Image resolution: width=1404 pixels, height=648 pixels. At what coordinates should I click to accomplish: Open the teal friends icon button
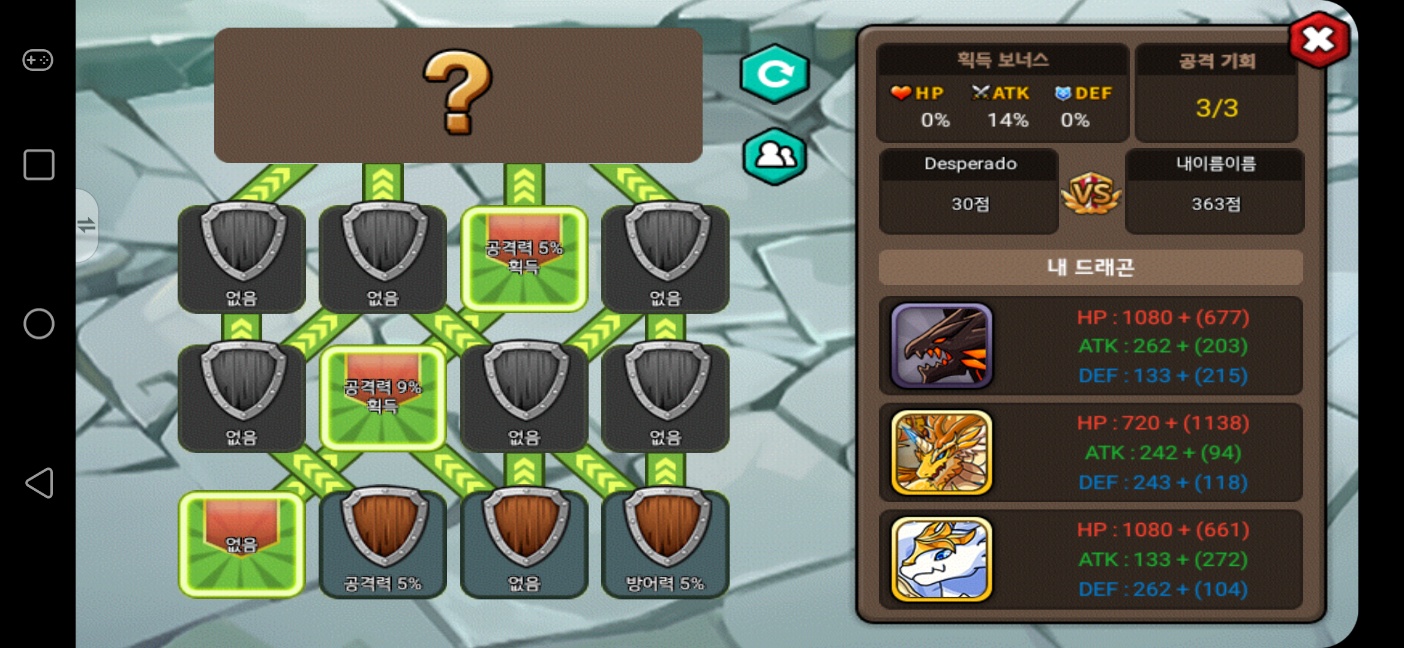774,156
